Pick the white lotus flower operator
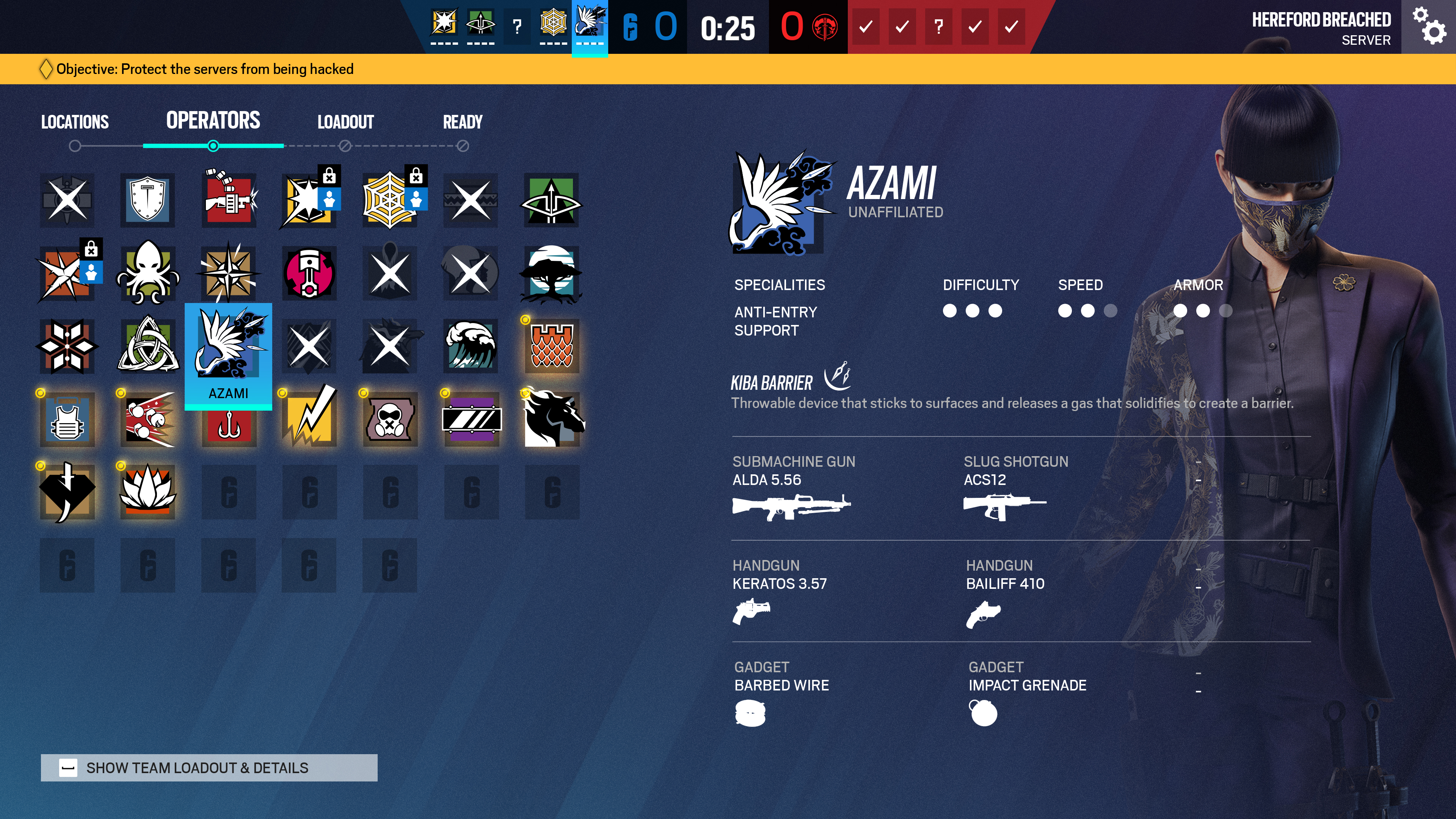The width and height of the screenshot is (1456, 819). (147, 492)
